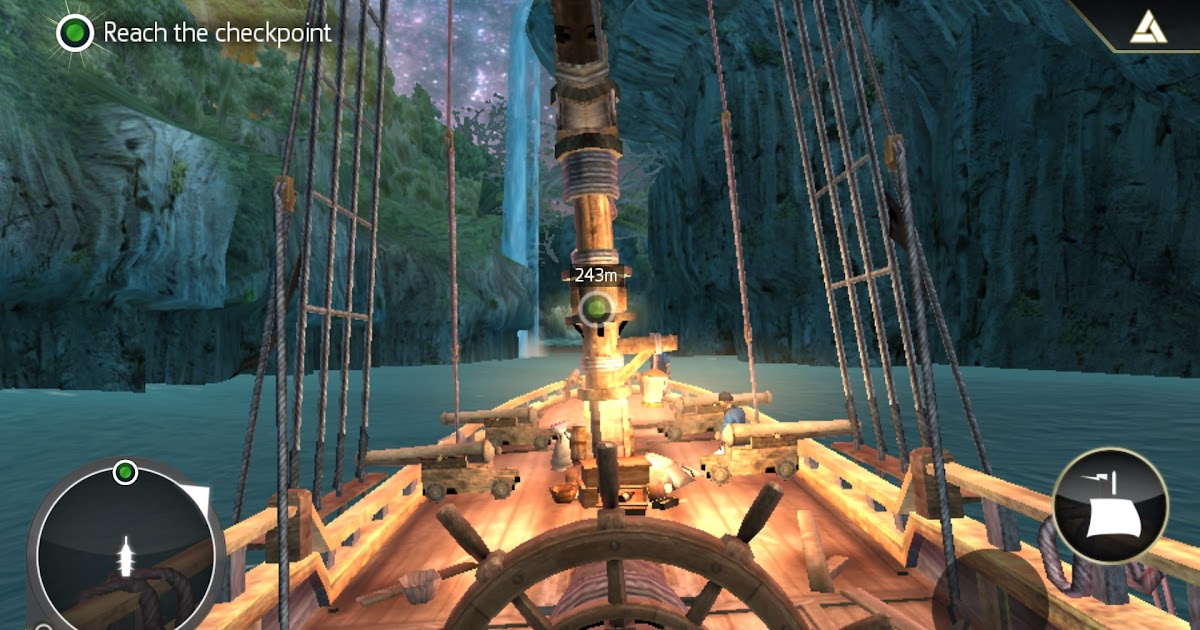
Task: Select the green checkpoint dot on the minimap
Action: 125,471
